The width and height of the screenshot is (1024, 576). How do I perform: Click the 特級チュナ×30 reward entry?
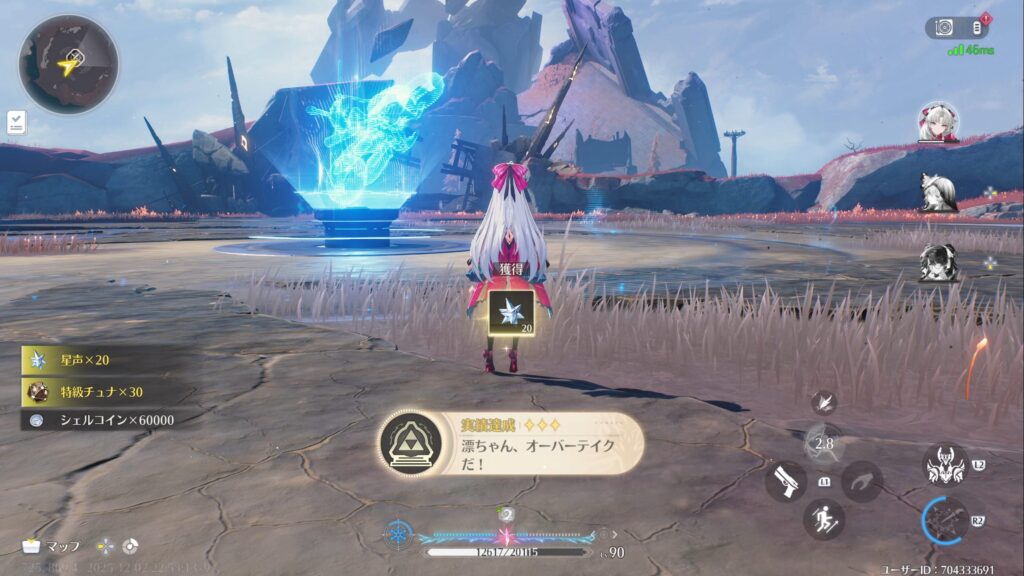pyautogui.click(x=95, y=391)
